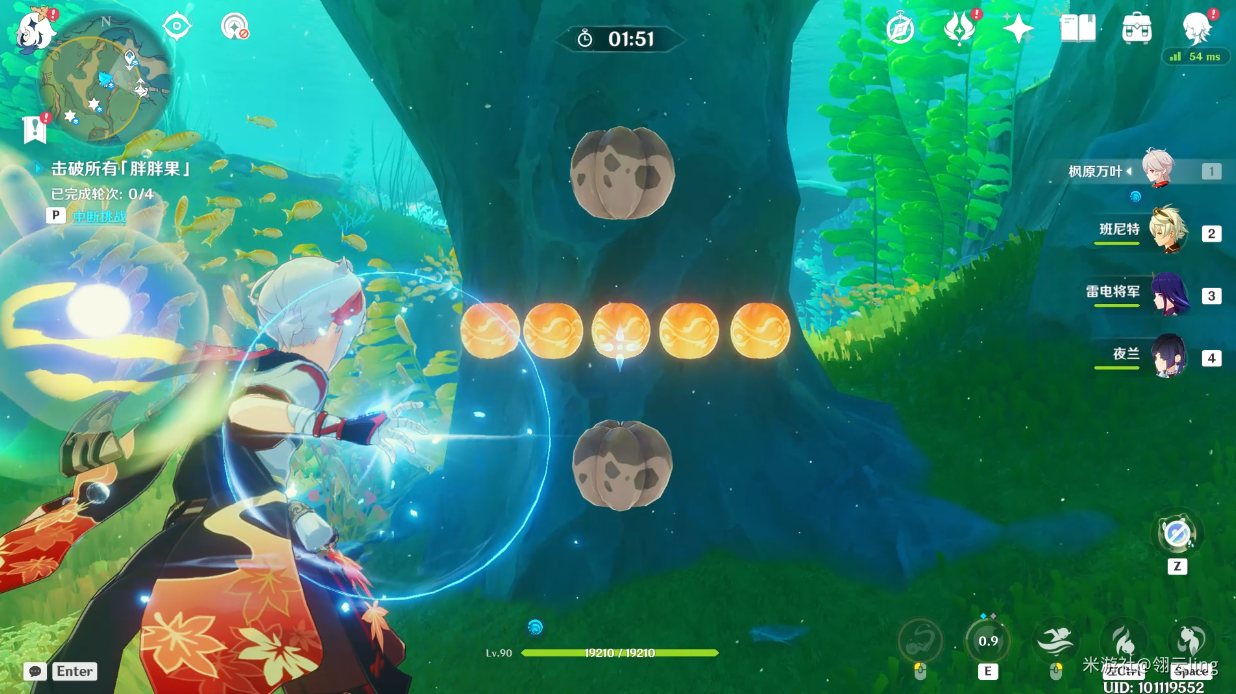Open the Adventurer Handbook book icon

pyautogui.click(x=1078, y=28)
